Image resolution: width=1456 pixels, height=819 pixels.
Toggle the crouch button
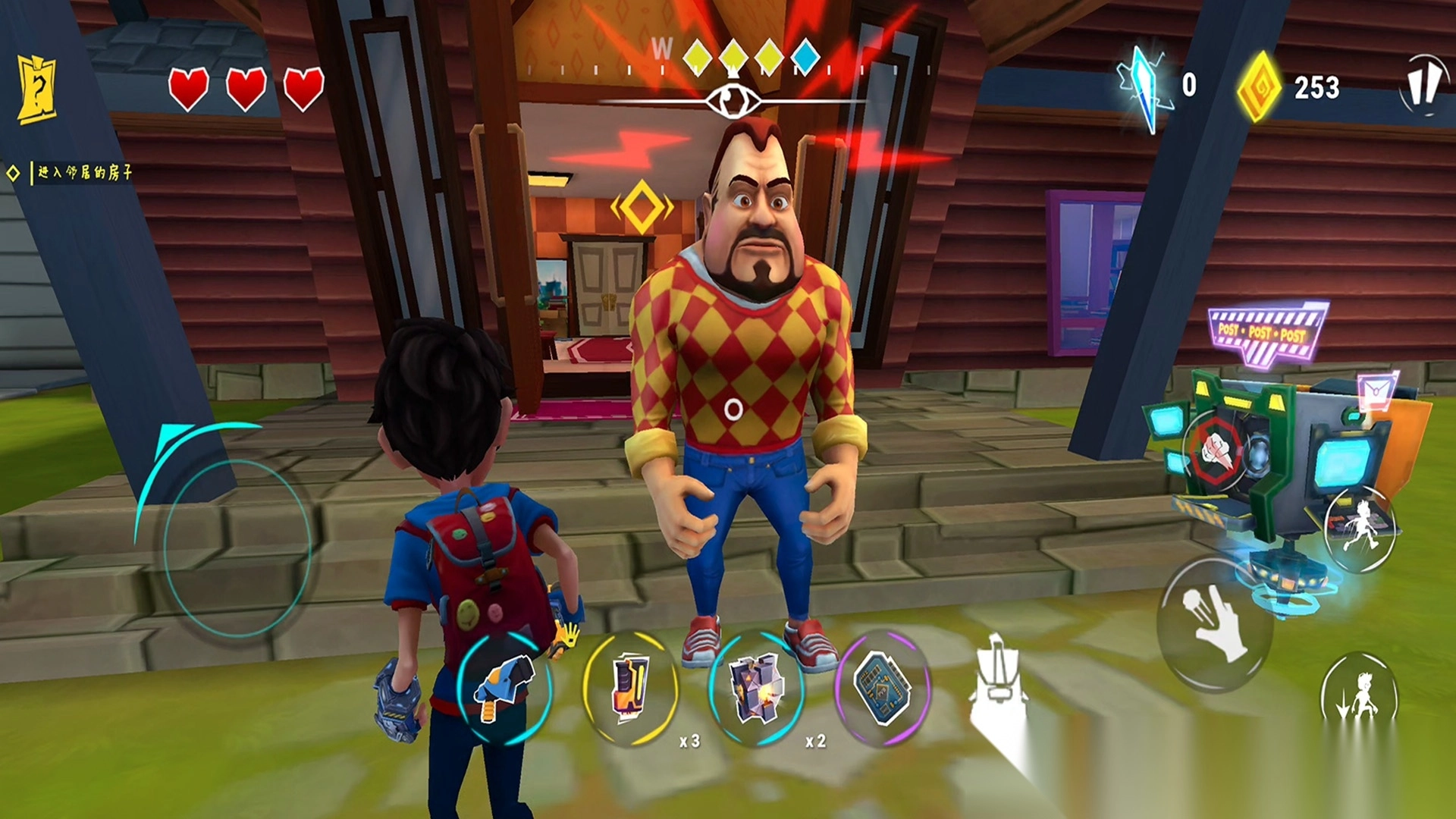pos(1359,696)
